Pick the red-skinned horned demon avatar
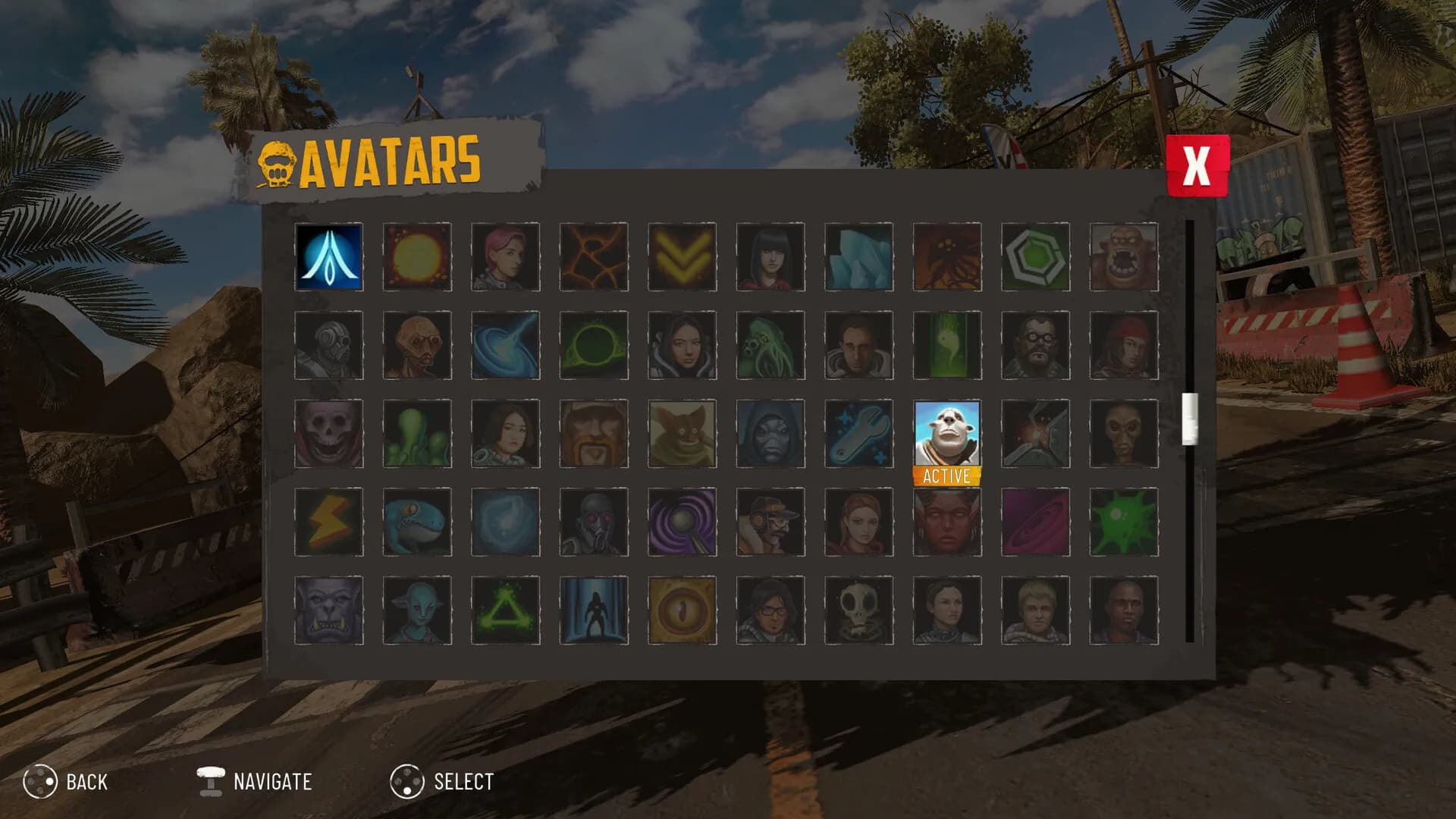Screen dimensions: 1456x819 click(946, 522)
